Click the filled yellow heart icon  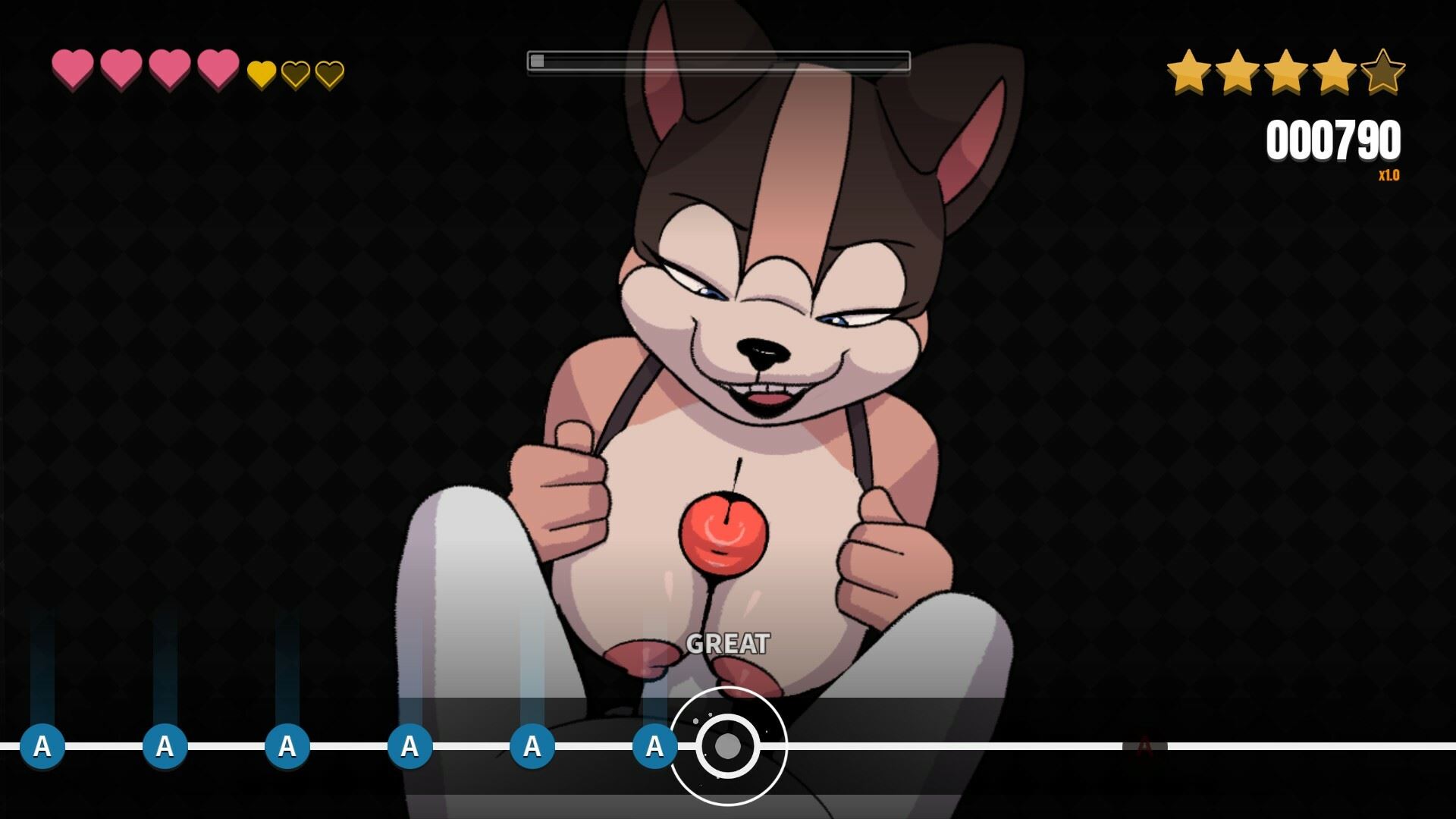pos(262,74)
